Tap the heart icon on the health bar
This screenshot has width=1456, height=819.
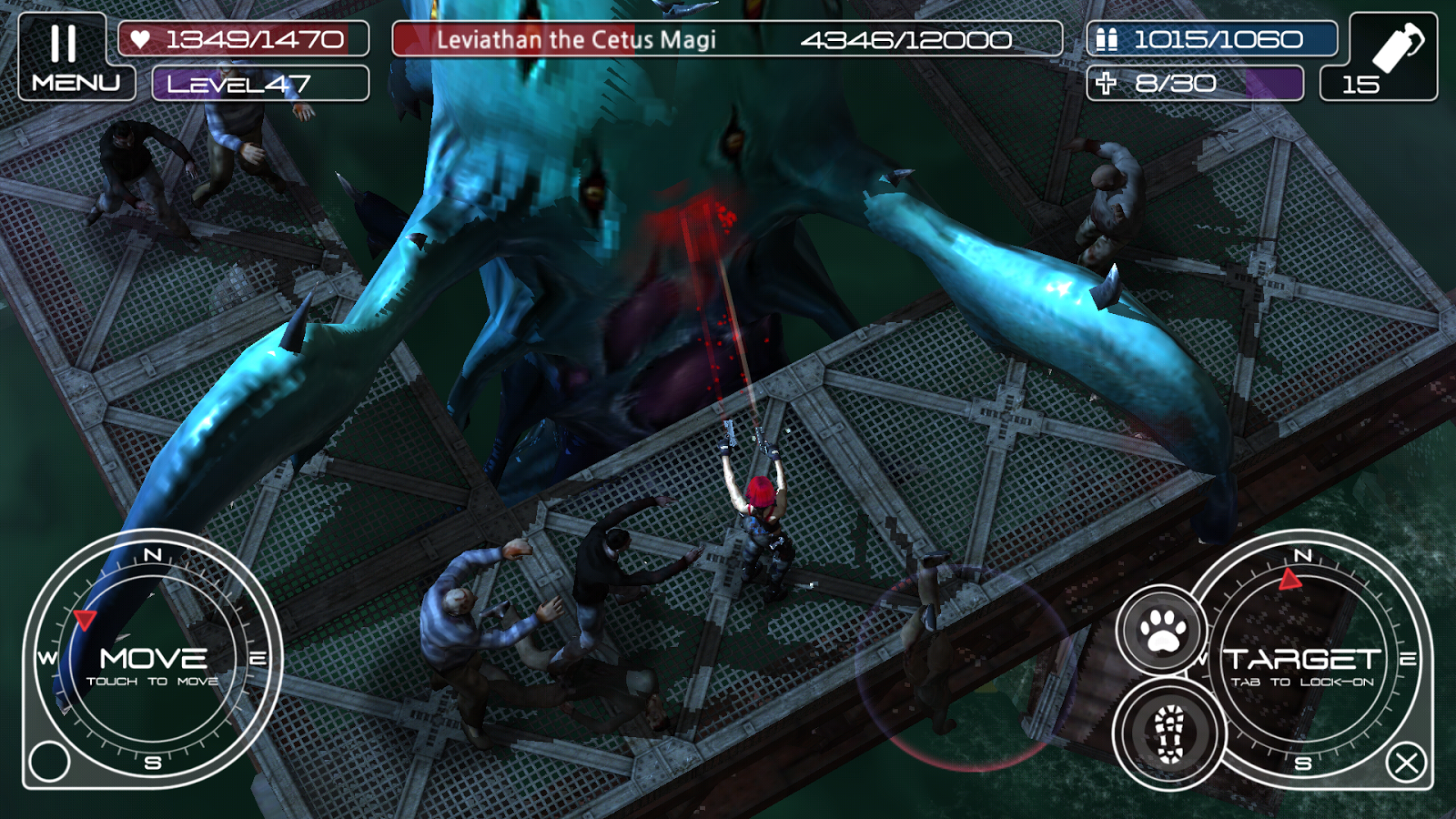click(x=143, y=39)
